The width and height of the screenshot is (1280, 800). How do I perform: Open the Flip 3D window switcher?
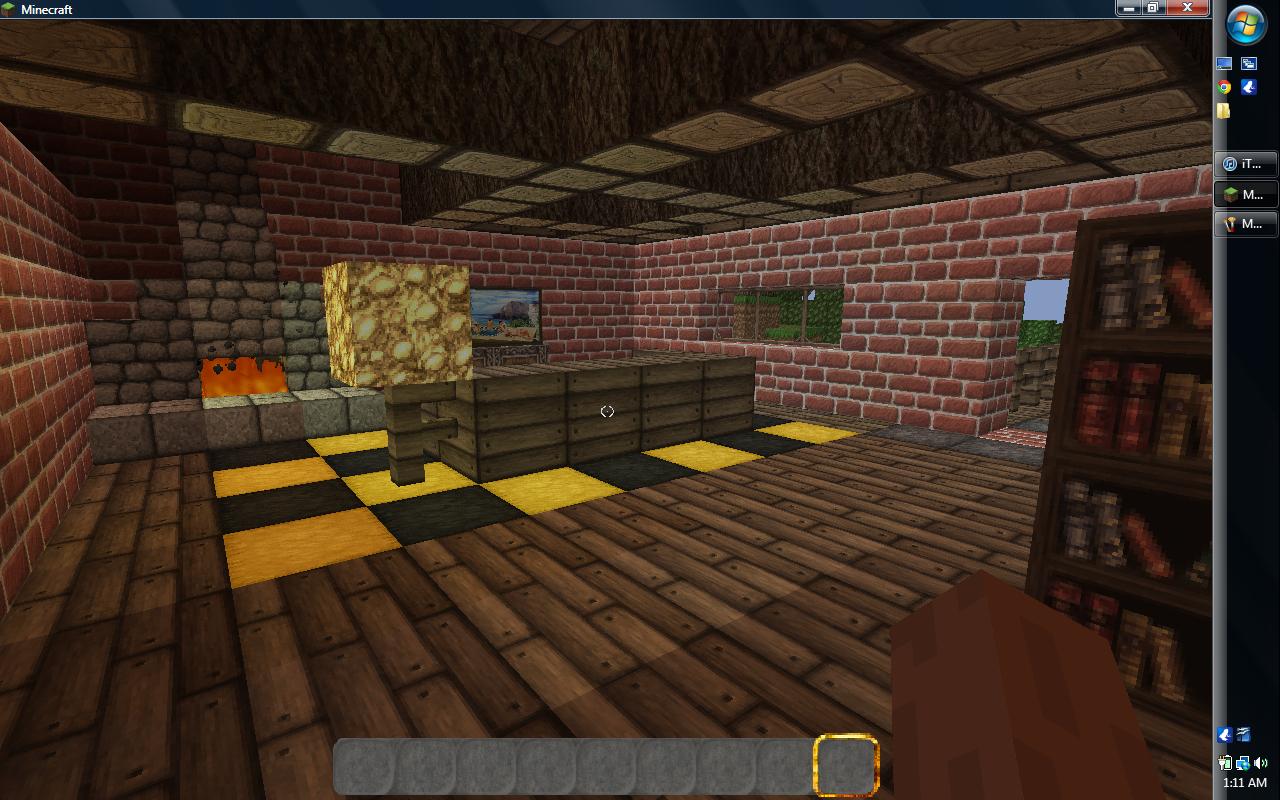tap(1248, 61)
